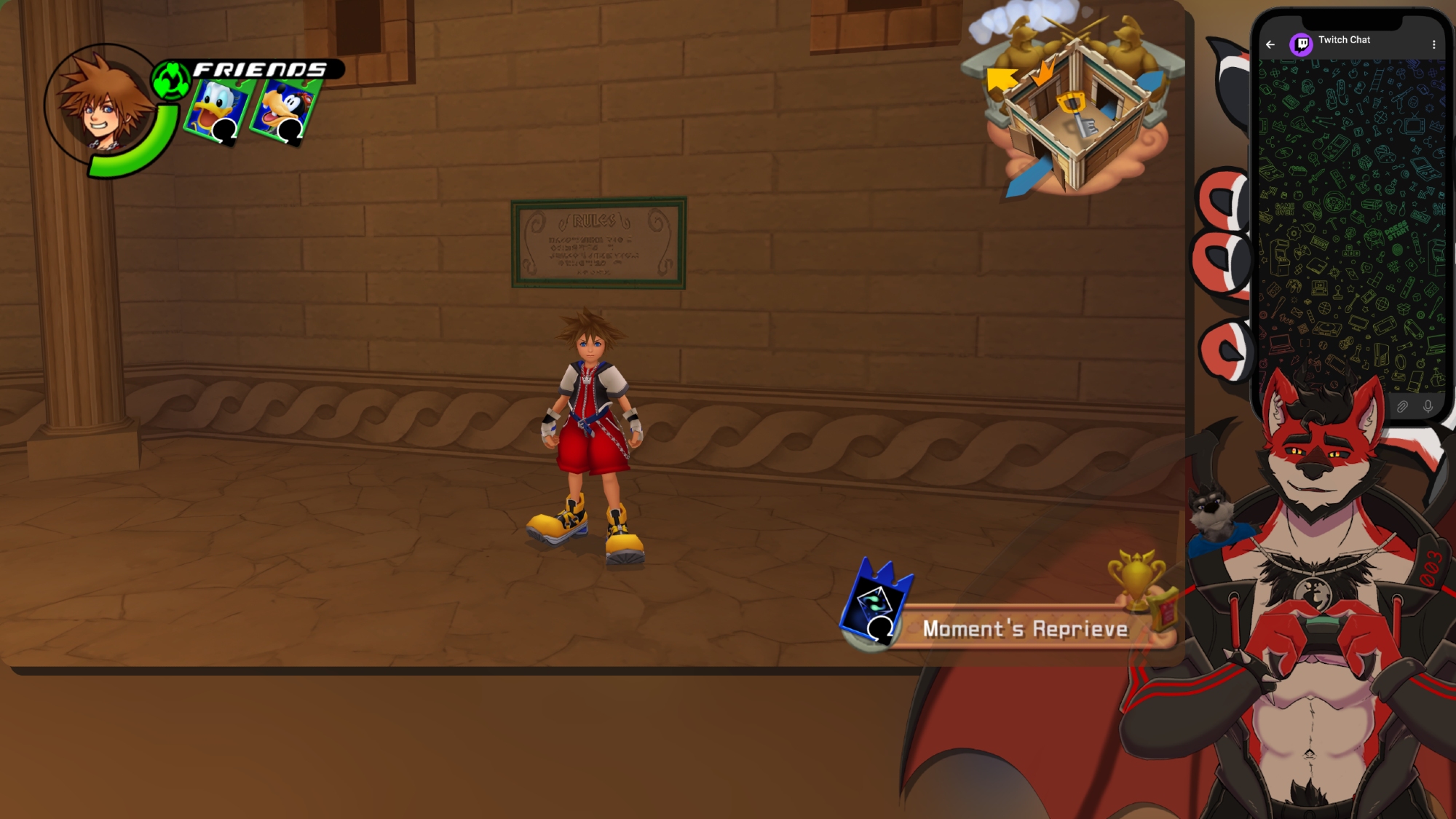Image resolution: width=1456 pixels, height=819 pixels.
Task: Go back in the Twitch Chat overlay
Action: [1270, 44]
